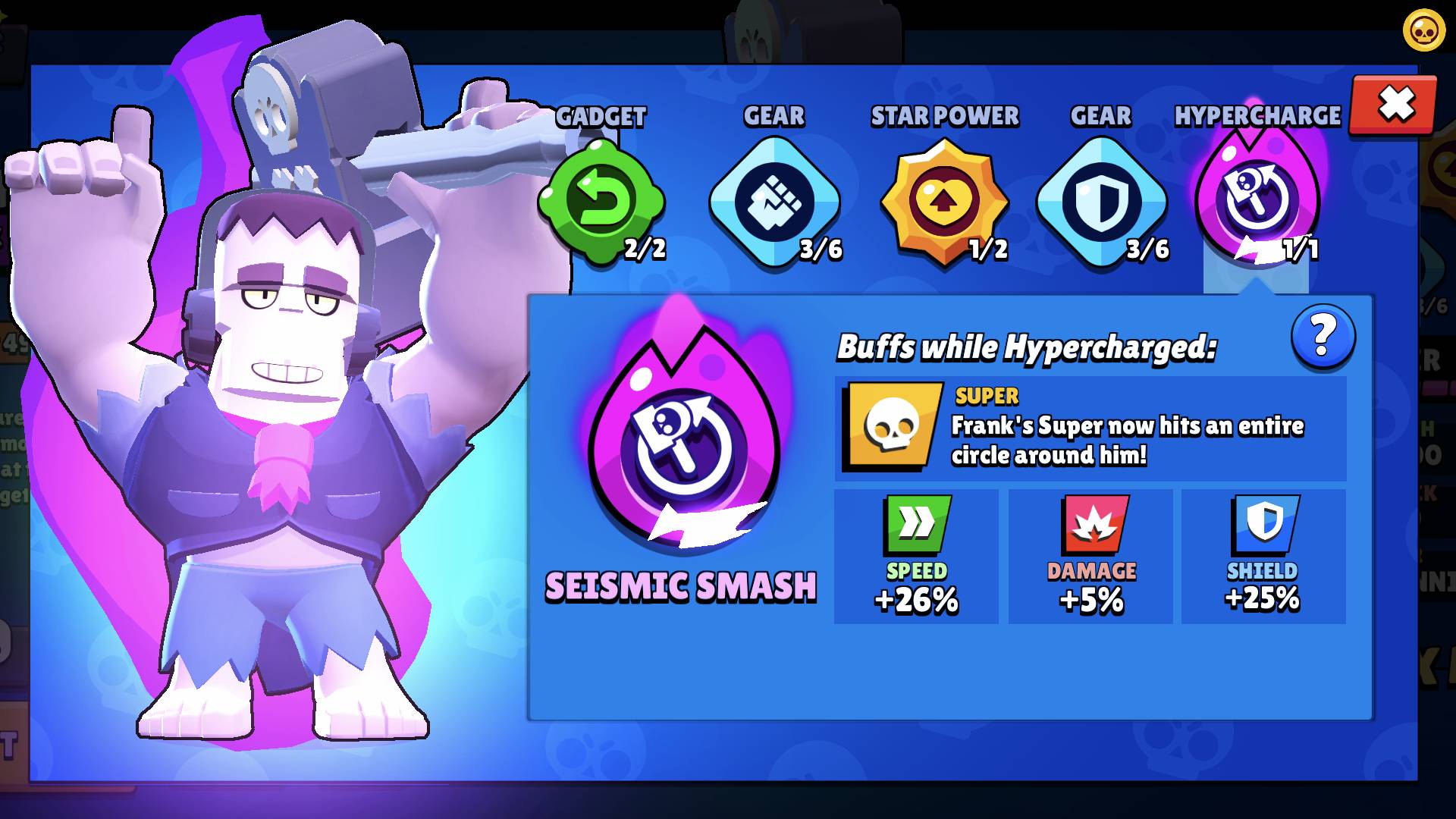Image resolution: width=1456 pixels, height=819 pixels.
Task: Tap the yellow skull icon in corner
Action: (1423, 32)
